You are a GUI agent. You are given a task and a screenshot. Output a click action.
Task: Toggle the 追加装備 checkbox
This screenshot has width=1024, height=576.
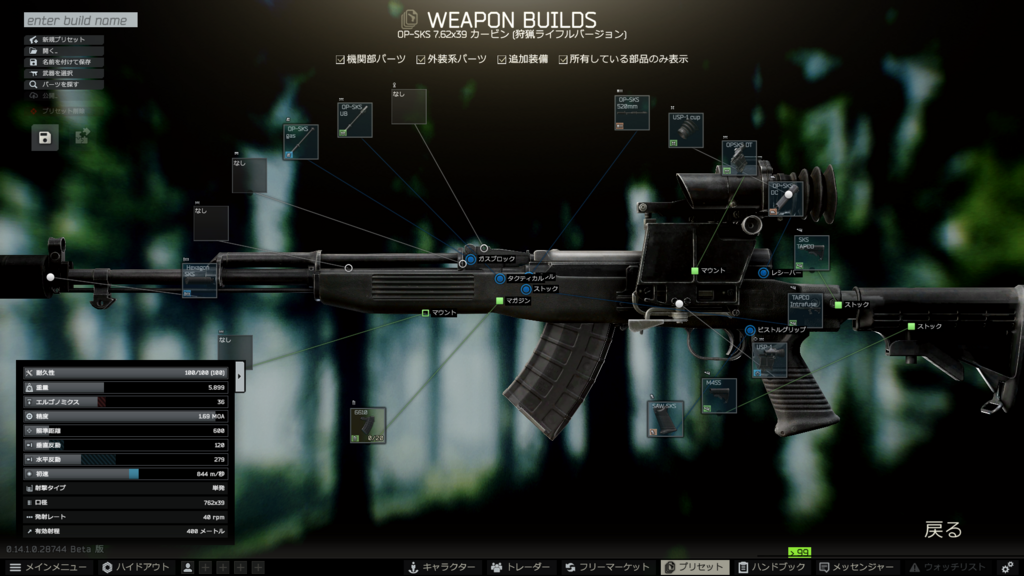(502, 60)
